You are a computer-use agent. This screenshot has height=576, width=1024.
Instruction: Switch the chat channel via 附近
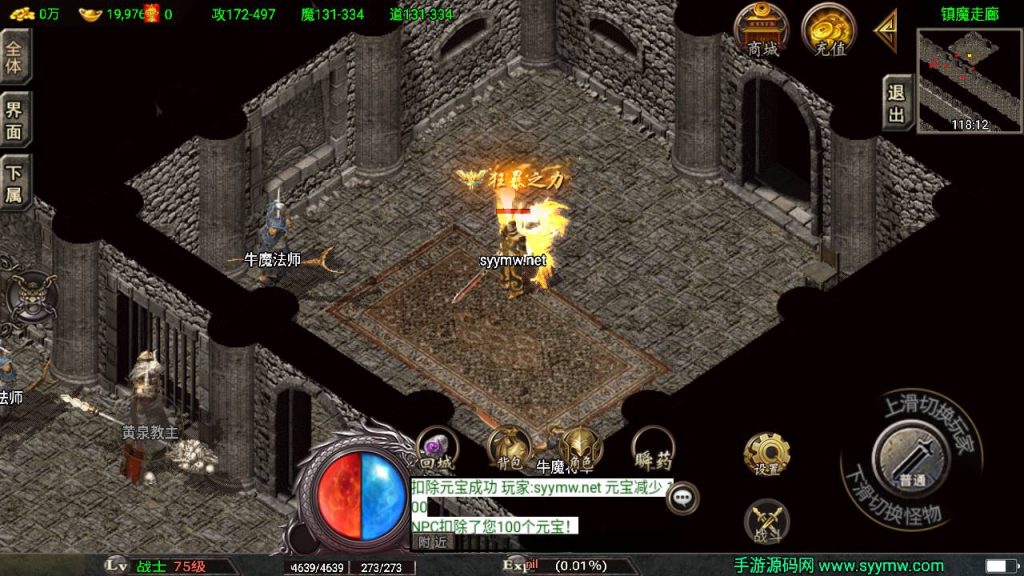tap(432, 541)
